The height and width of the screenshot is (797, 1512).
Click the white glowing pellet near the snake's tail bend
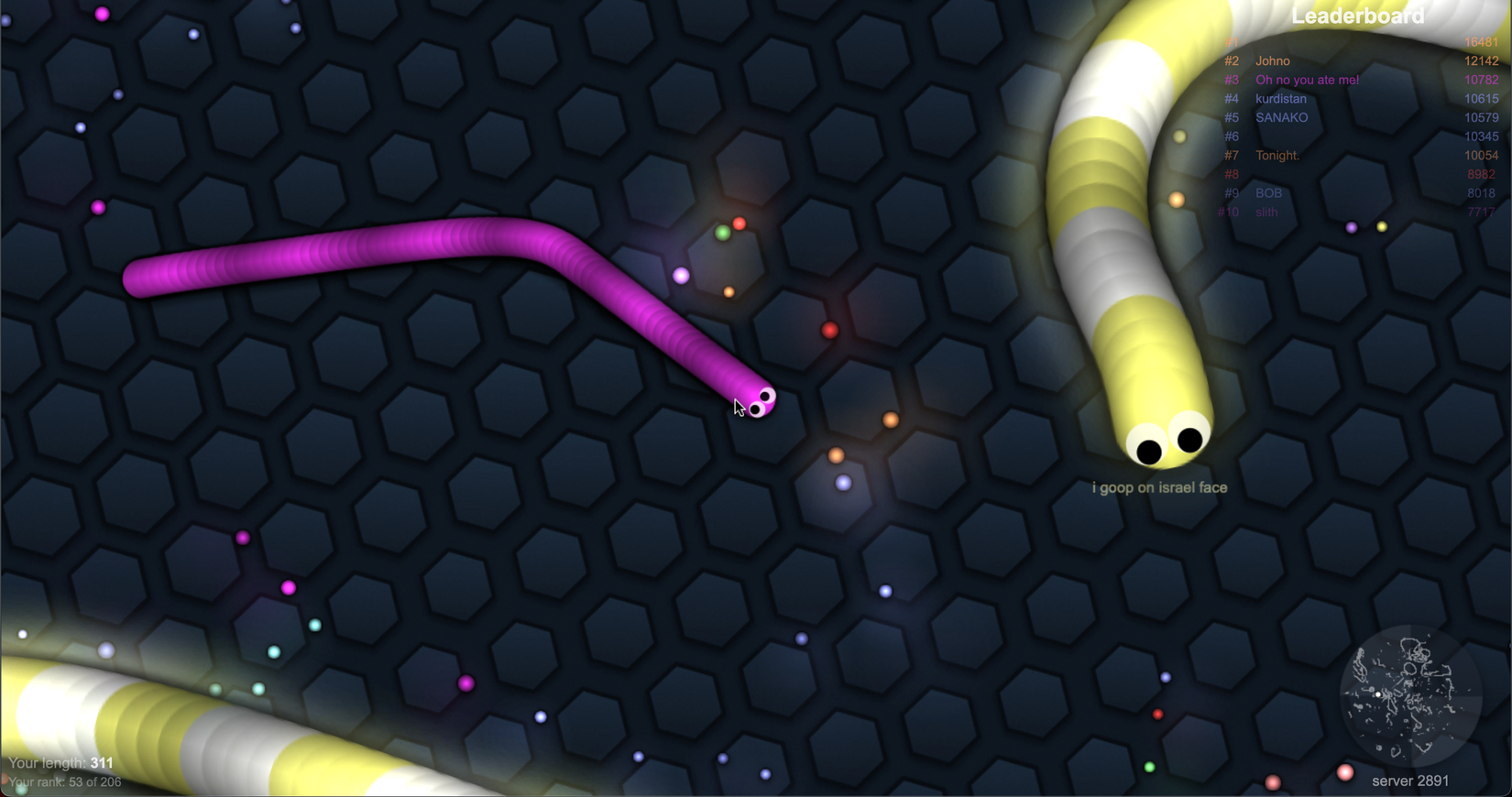(x=679, y=276)
